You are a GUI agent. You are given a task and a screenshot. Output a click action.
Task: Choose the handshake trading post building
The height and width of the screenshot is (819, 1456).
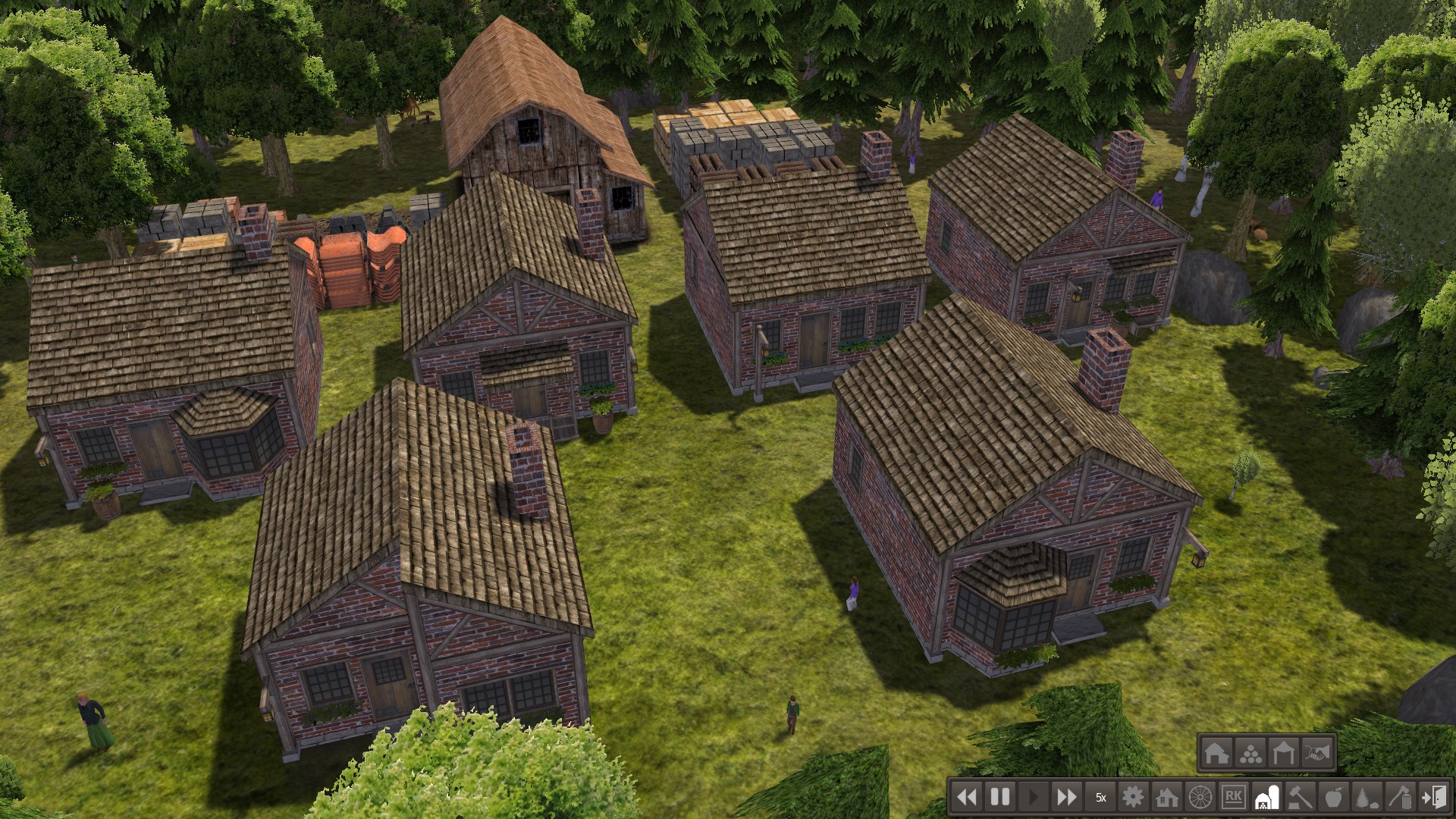click(1317, 753)
